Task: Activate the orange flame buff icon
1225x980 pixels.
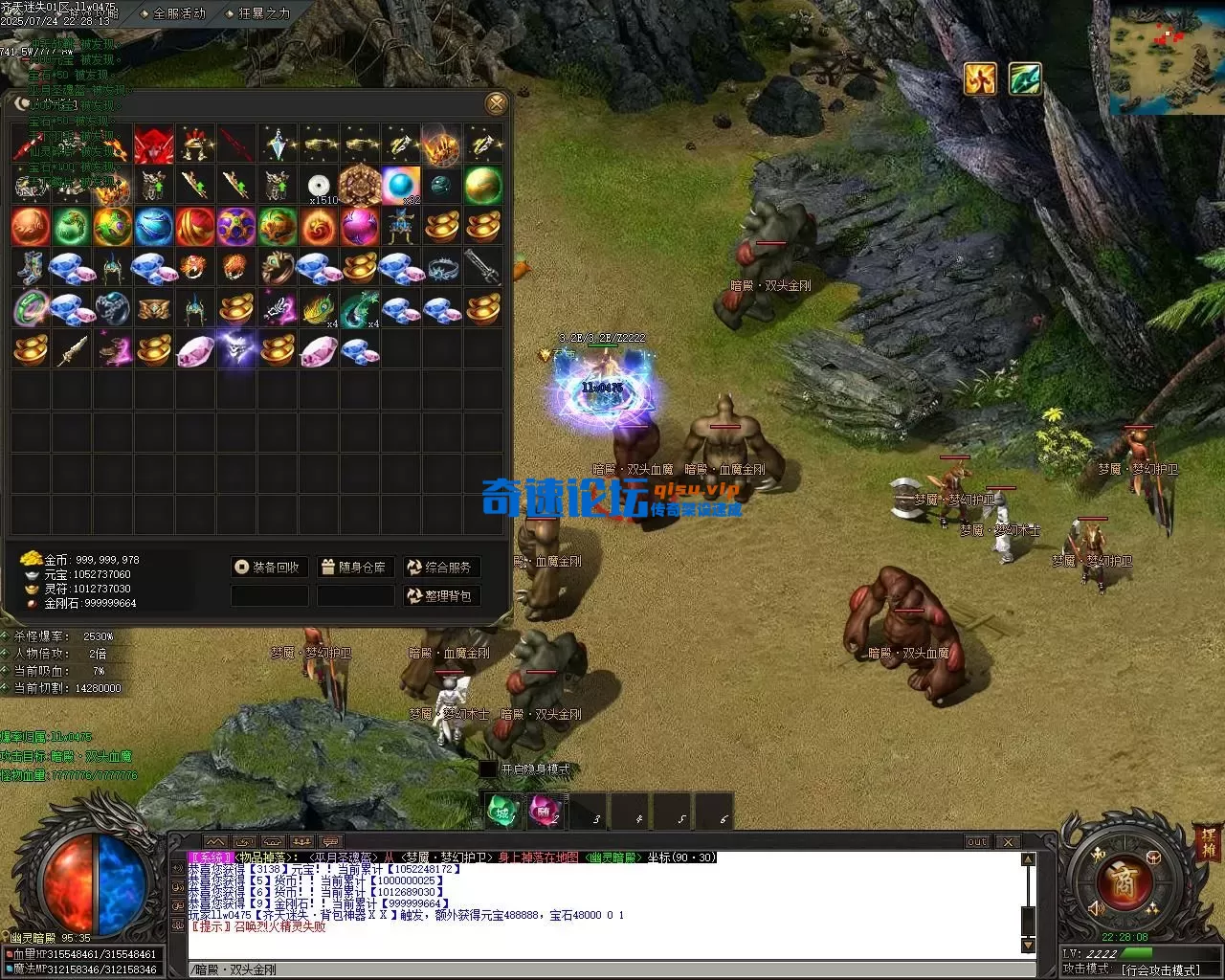Action: point(980,78)
